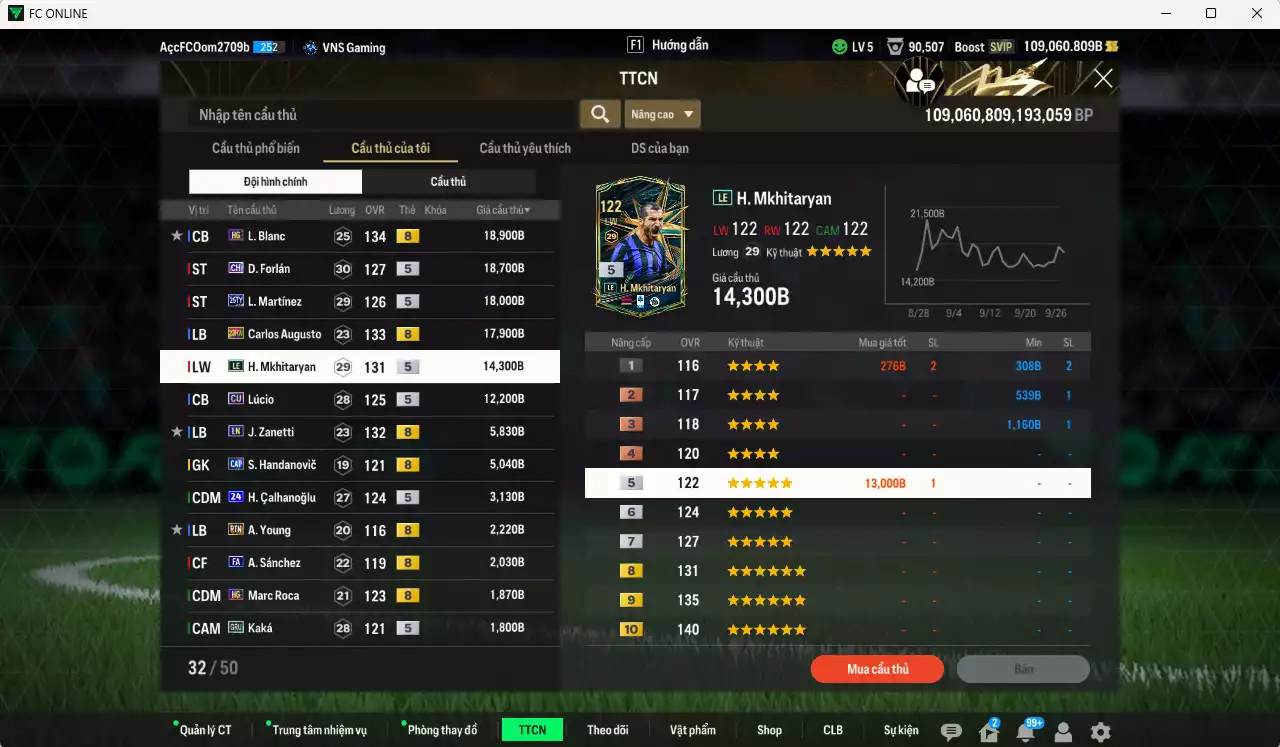Screen dimensions: 1280x747
Task: Run a player search with the magnifier icon
Action: [x=599, y=114]
